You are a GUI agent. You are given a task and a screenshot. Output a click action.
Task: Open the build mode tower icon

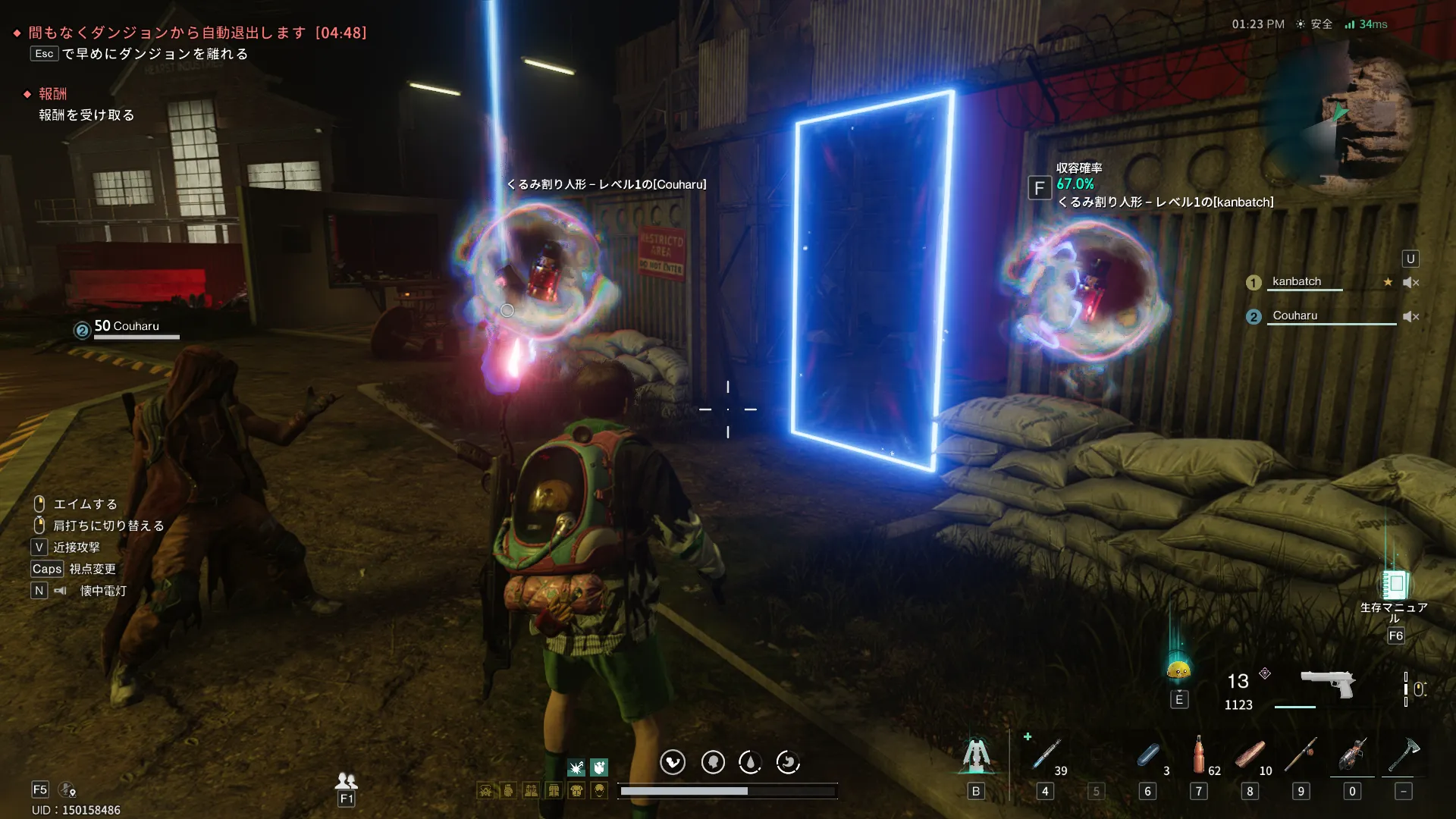point(976,755)
